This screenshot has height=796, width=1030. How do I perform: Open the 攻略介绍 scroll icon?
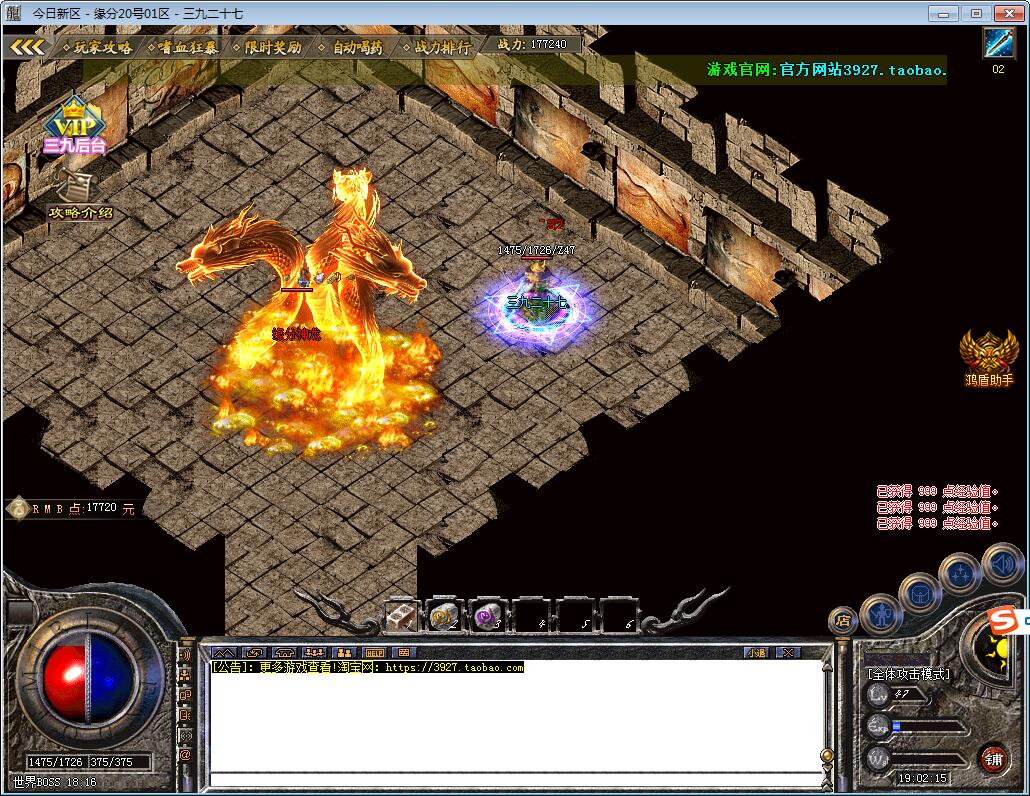(78, 192)
